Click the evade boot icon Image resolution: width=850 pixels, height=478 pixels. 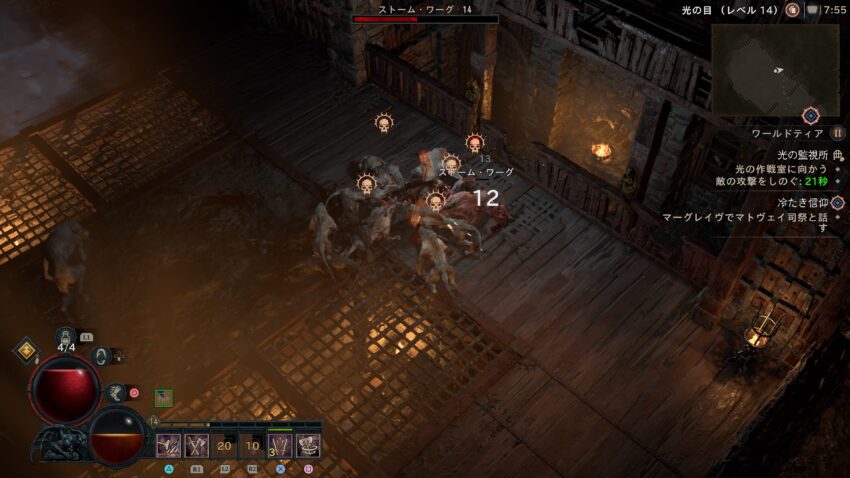coord(118,393)
